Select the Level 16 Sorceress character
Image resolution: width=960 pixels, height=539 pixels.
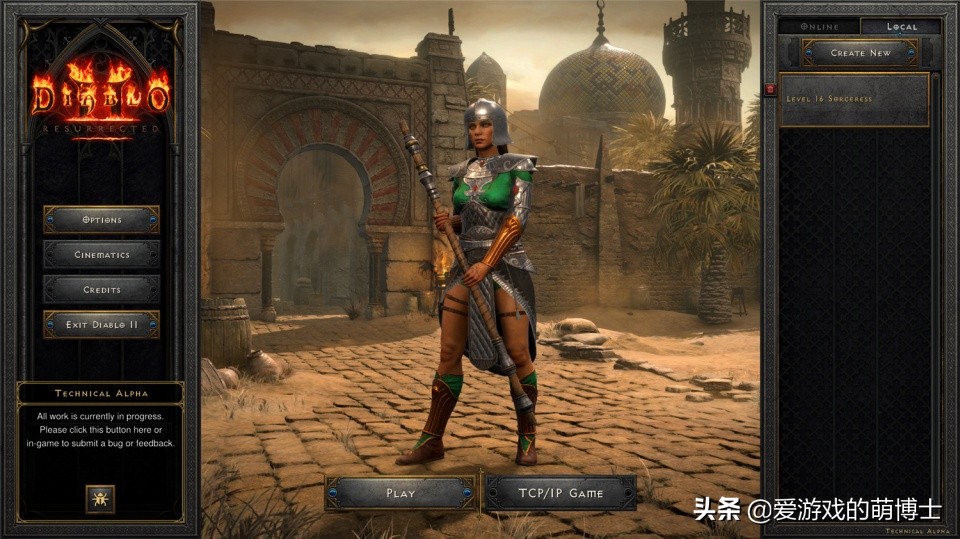coord(855,100)
